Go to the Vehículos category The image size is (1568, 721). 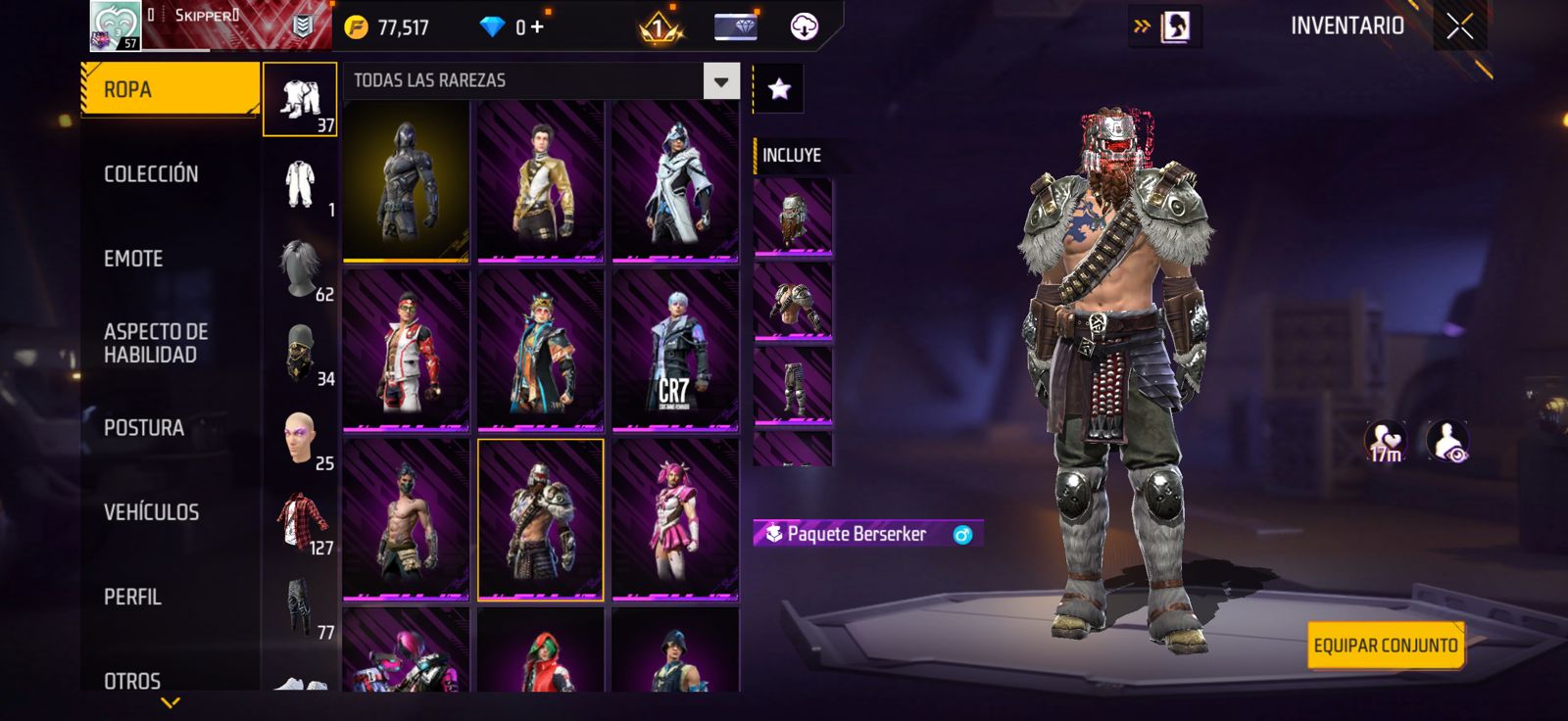tap(151, 512)
